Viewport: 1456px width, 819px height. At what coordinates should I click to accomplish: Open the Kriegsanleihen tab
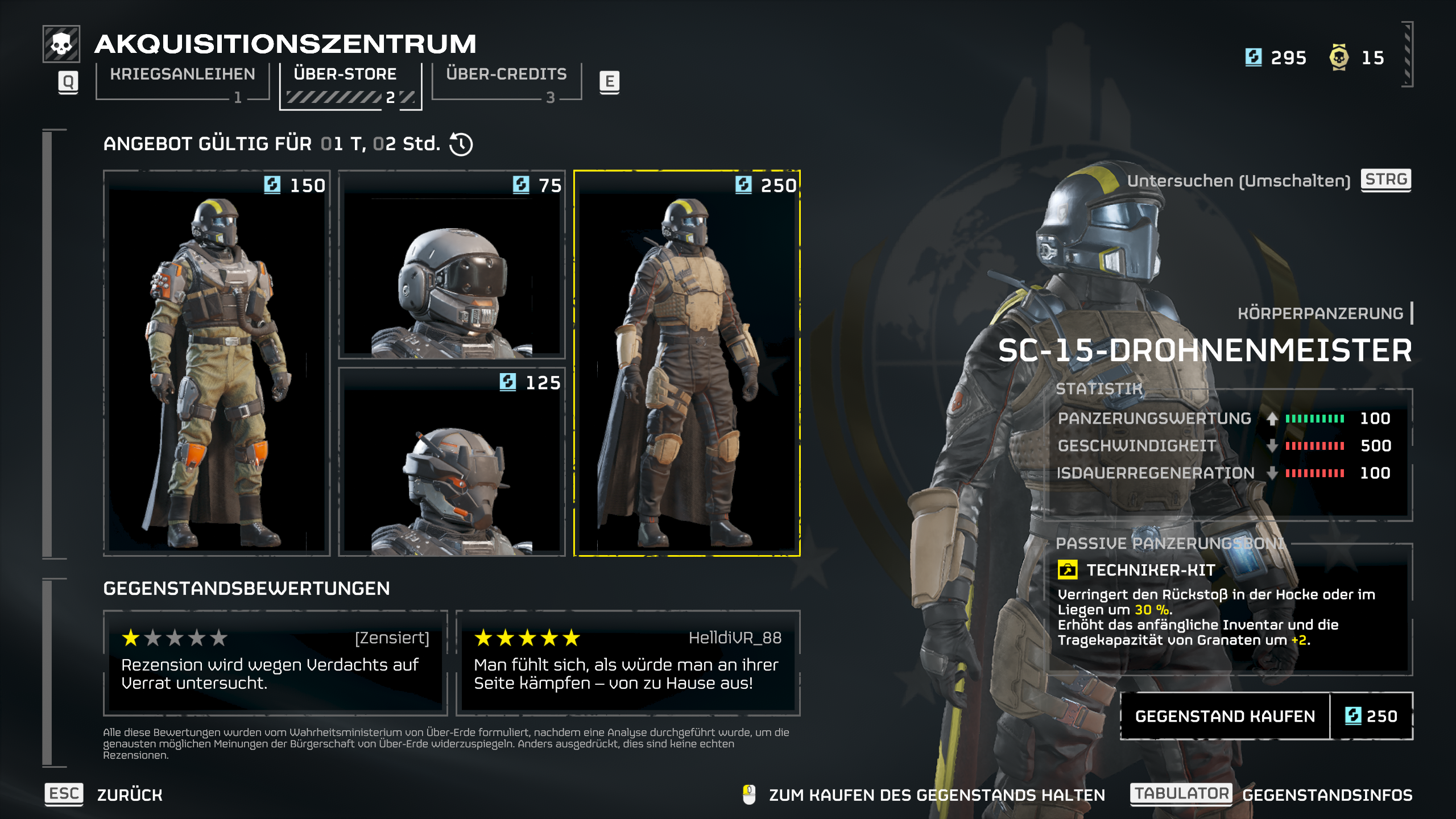point(181,73)
